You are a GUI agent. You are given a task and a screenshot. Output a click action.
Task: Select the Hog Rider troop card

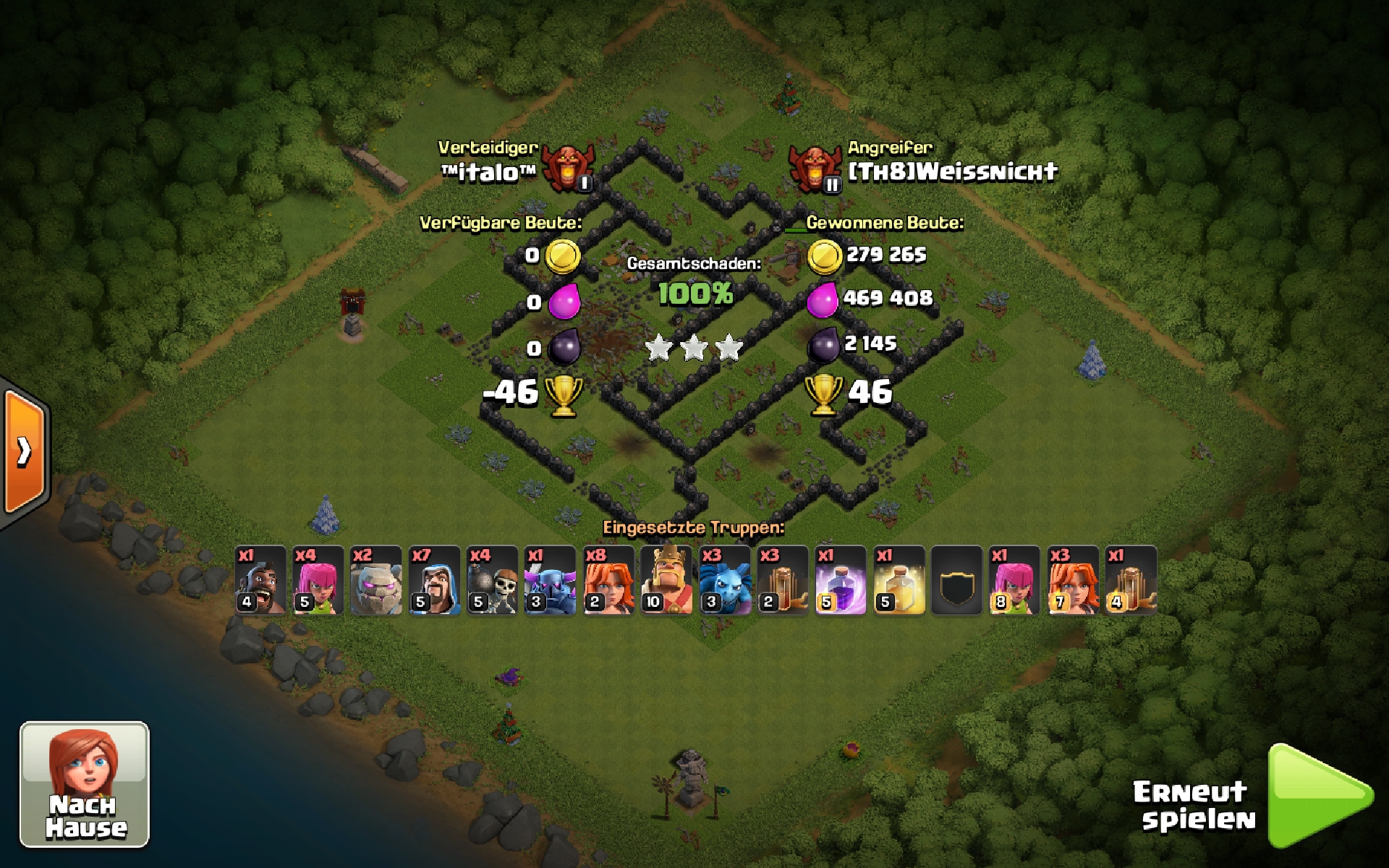click(x=260, y=580)
